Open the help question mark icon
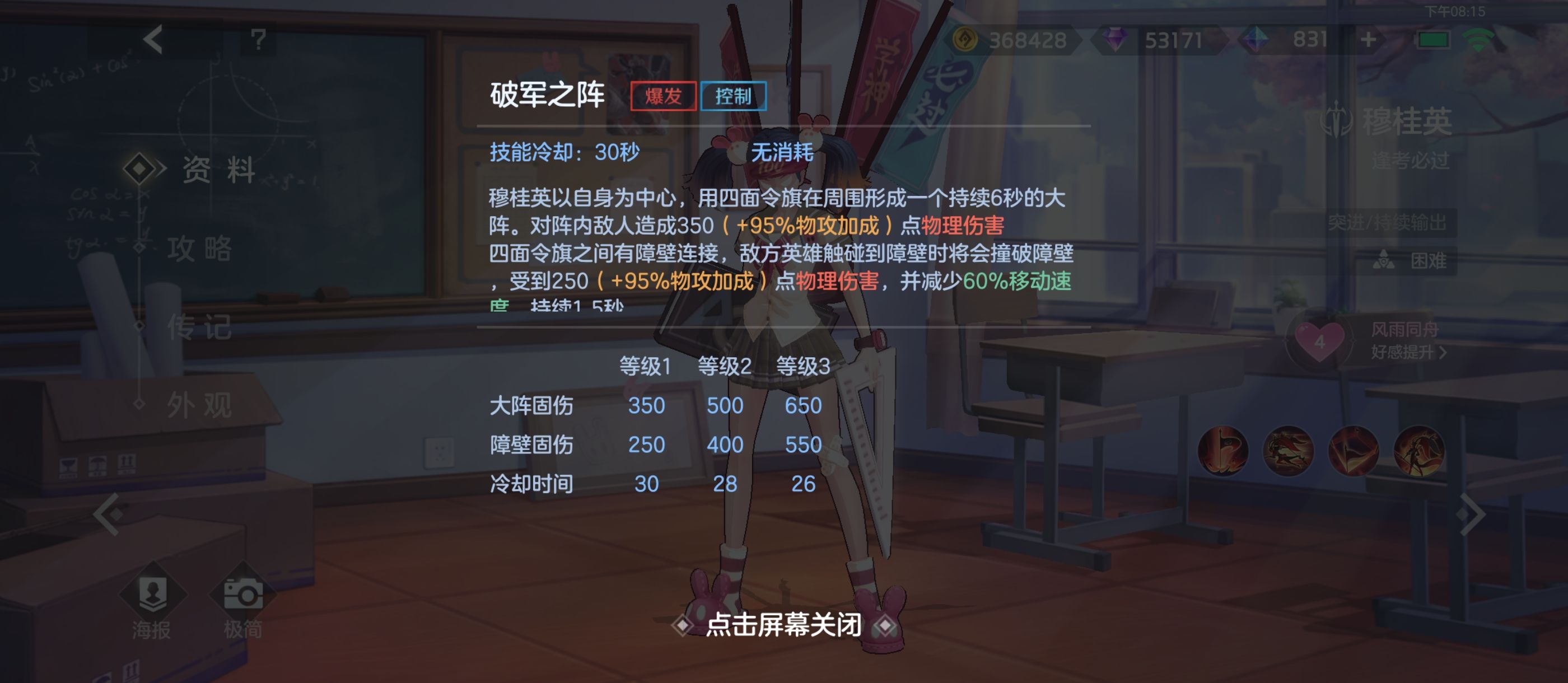The image size is (1568, 683). 259,40
